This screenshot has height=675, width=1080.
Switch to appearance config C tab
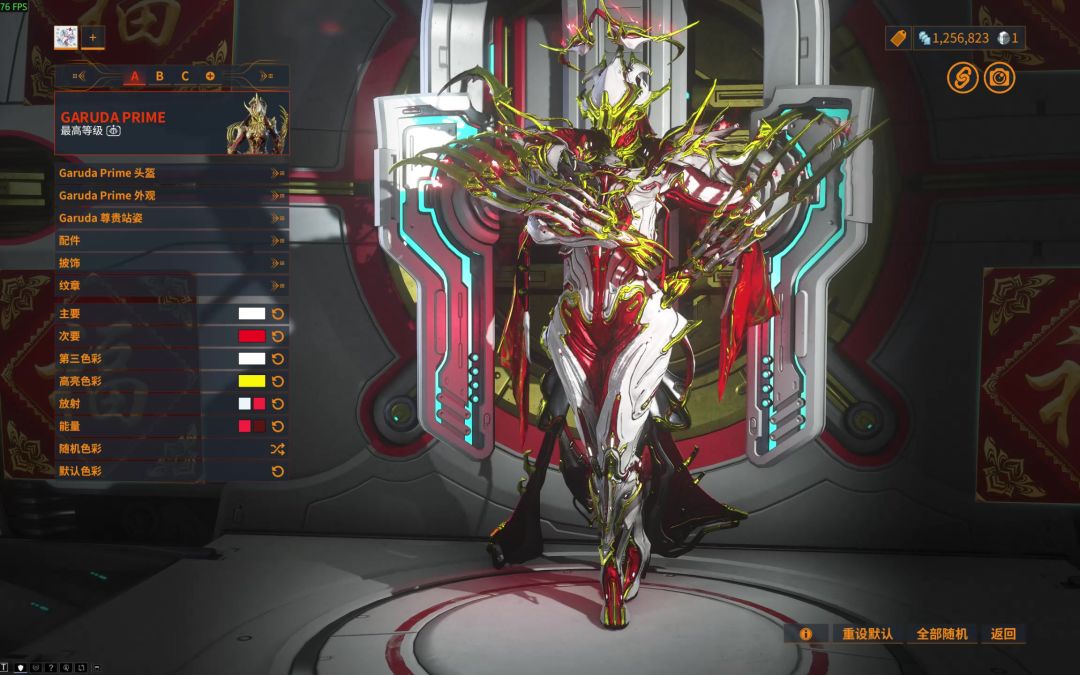pyautogui.click(x=185, y=76)
